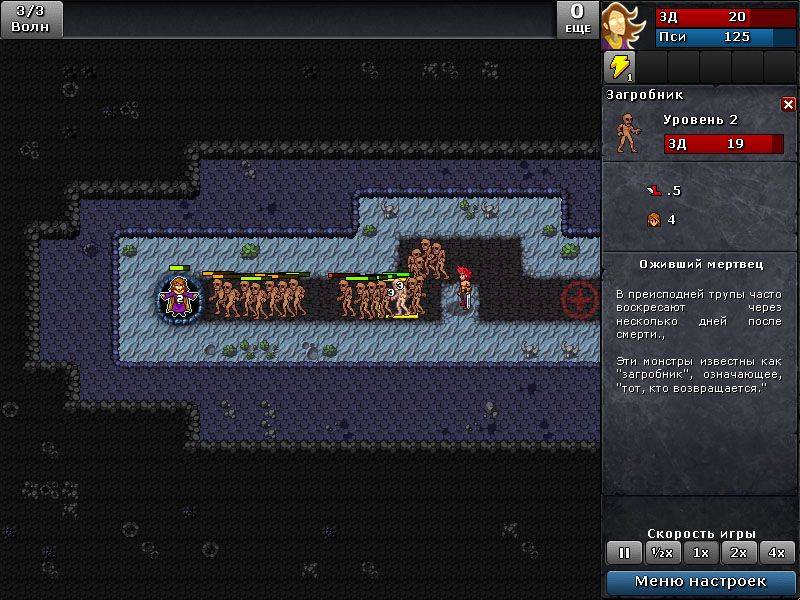Click the ЕЩЕ counter button
This screenshot has height=600, width=800.
point(578,19)
